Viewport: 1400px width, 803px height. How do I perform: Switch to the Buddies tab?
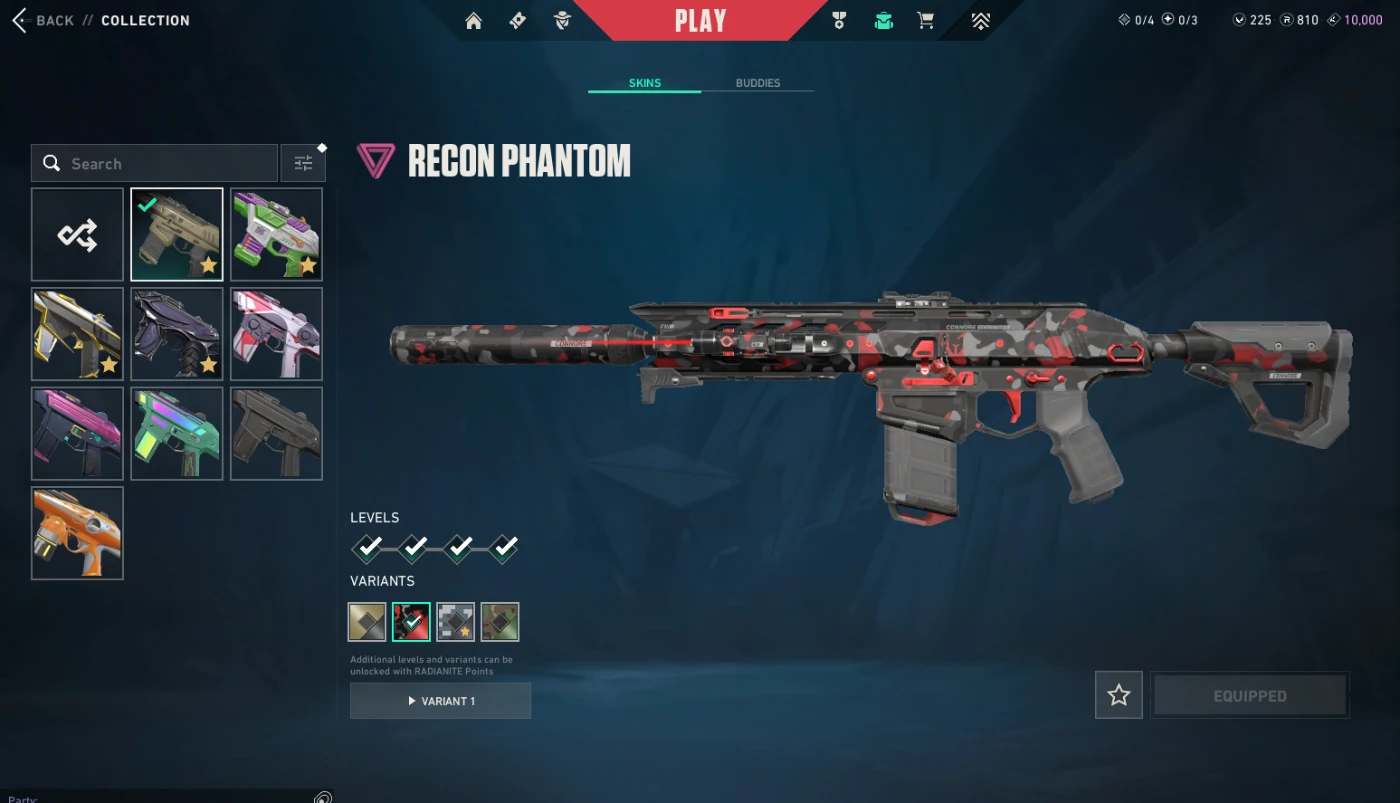click(x=757, y=83)
